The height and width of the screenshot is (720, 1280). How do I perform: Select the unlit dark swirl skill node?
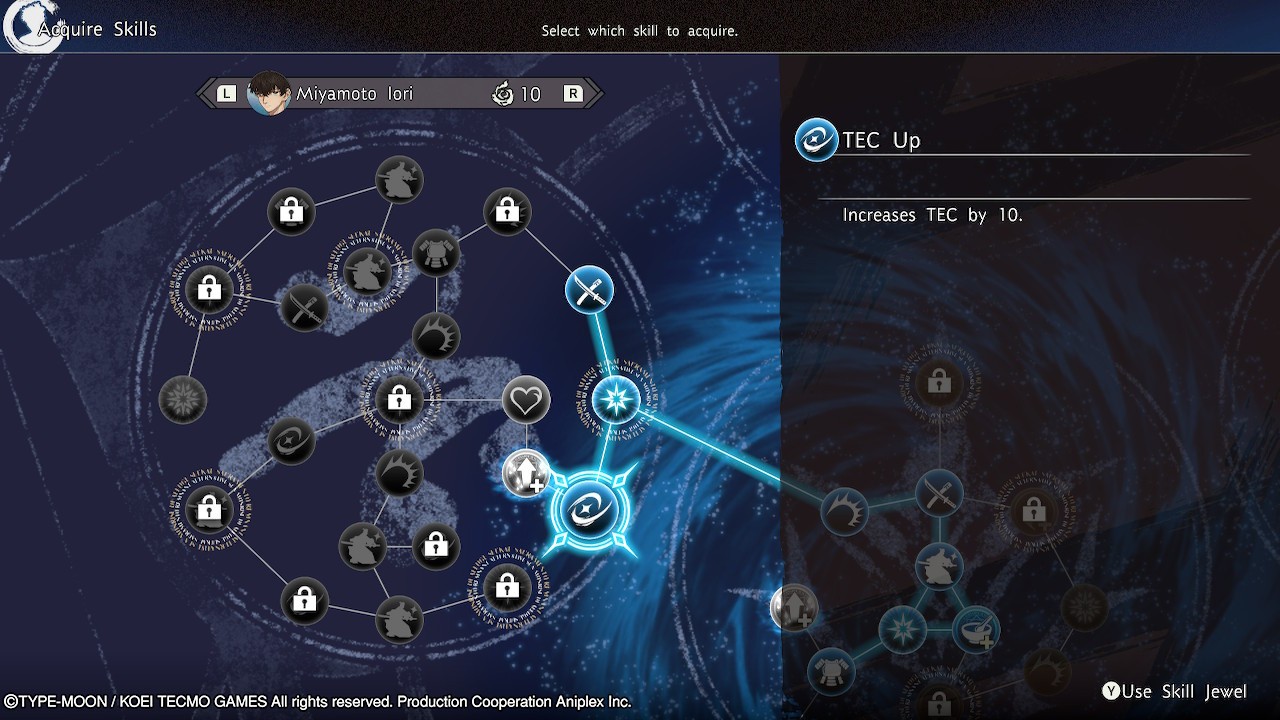[x=291, y=441]
